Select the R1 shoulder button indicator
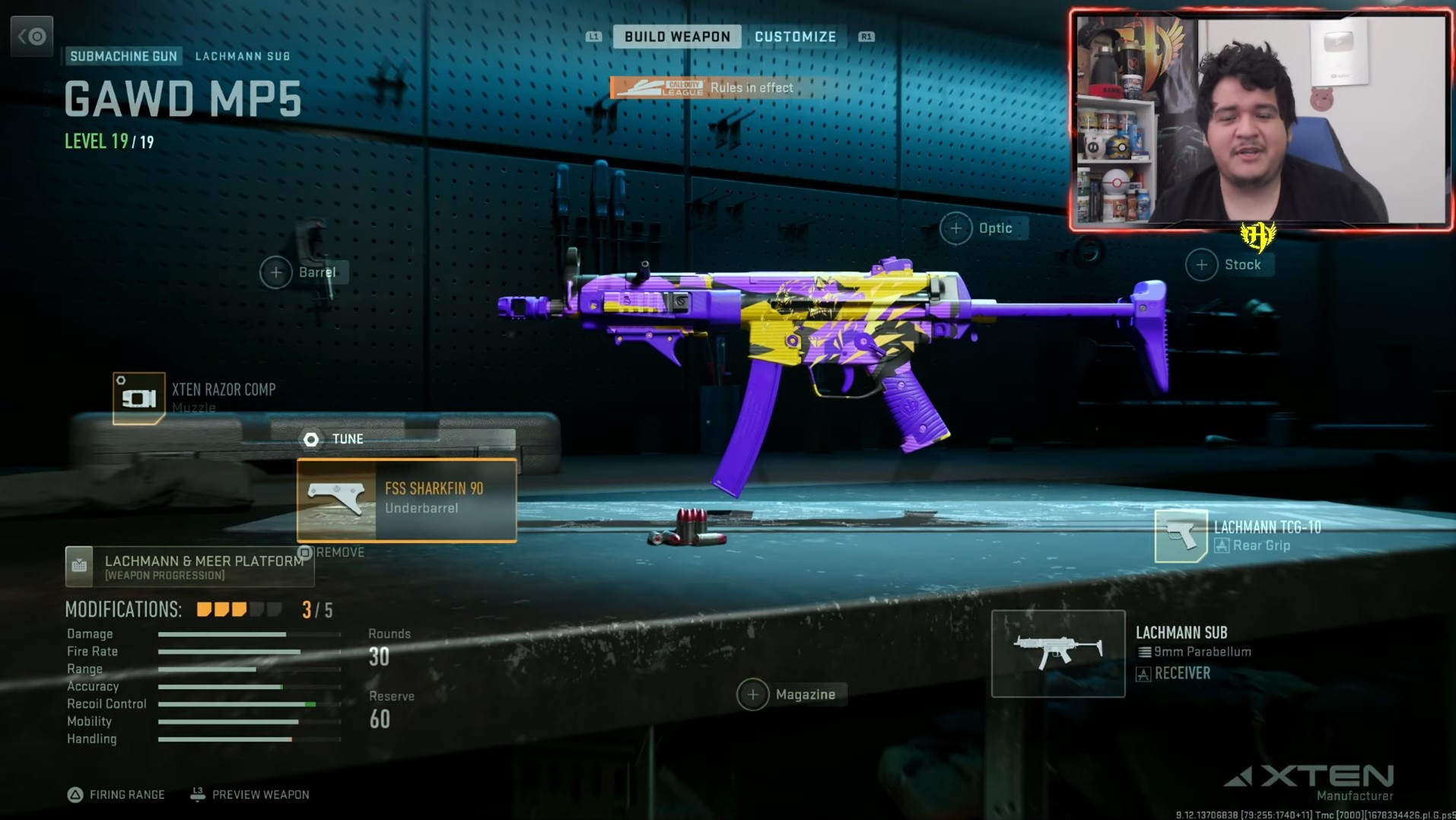This screenshot has width=1456, height=820. tap(865, 36)
